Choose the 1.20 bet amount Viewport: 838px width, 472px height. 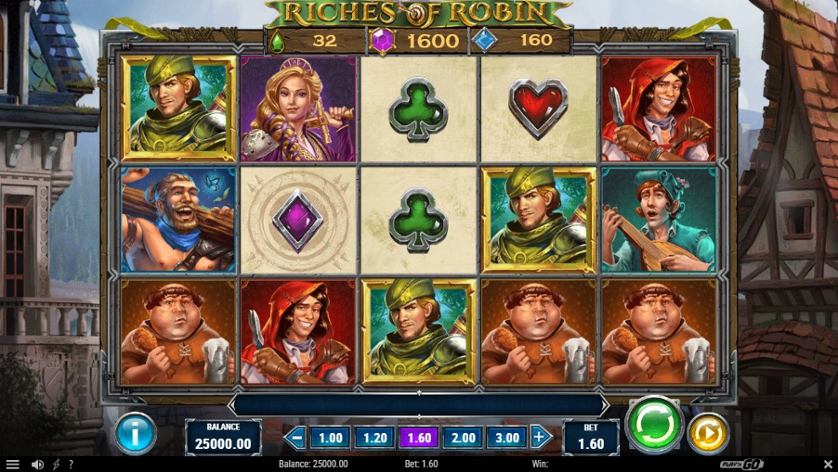(x=374, y=437)
